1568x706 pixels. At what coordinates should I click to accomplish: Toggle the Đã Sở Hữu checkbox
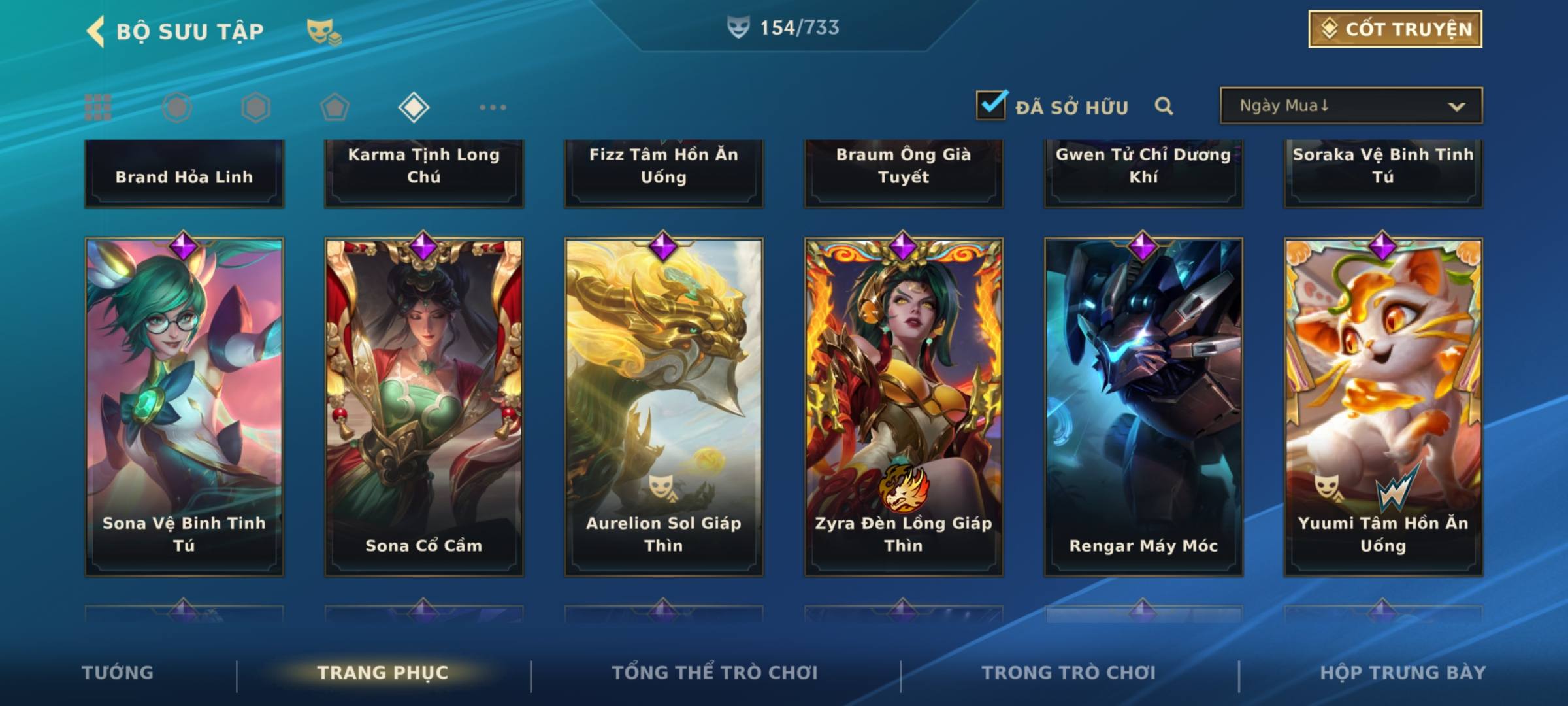[991, 105]
